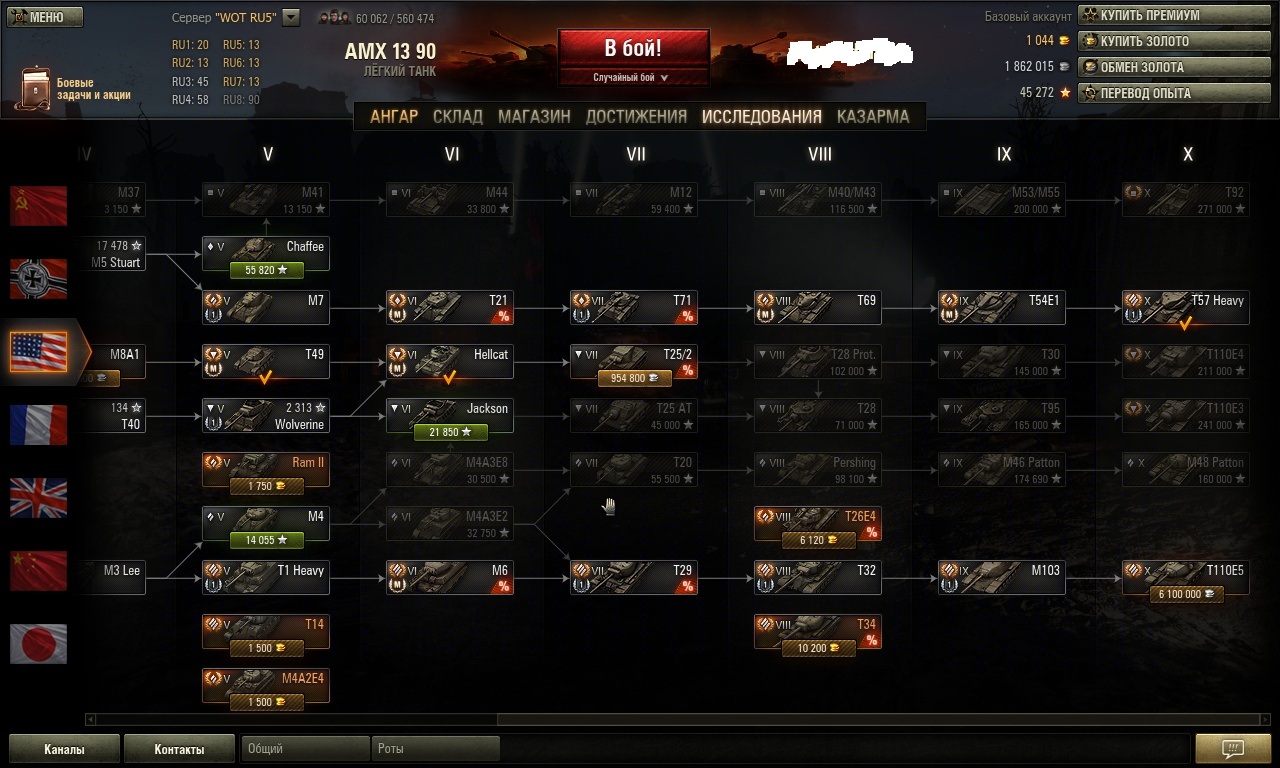Open the МЕНЮ button
This screenshot has width=1280, height=768.
pos(44,17)
